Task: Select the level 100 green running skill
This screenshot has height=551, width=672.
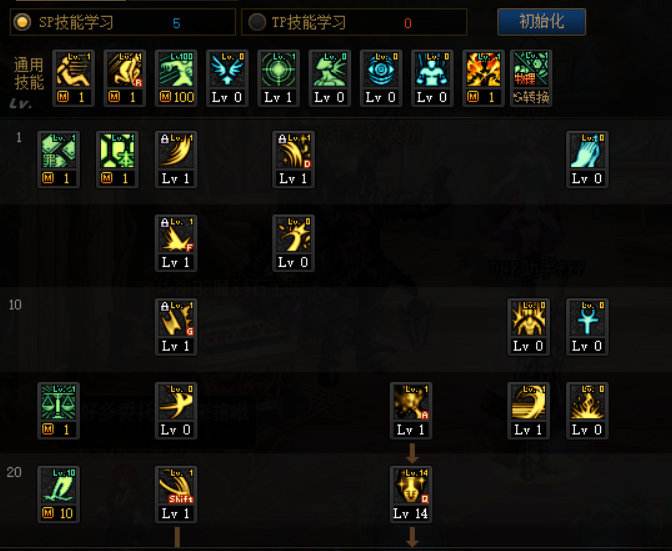Action: point(176,71)
